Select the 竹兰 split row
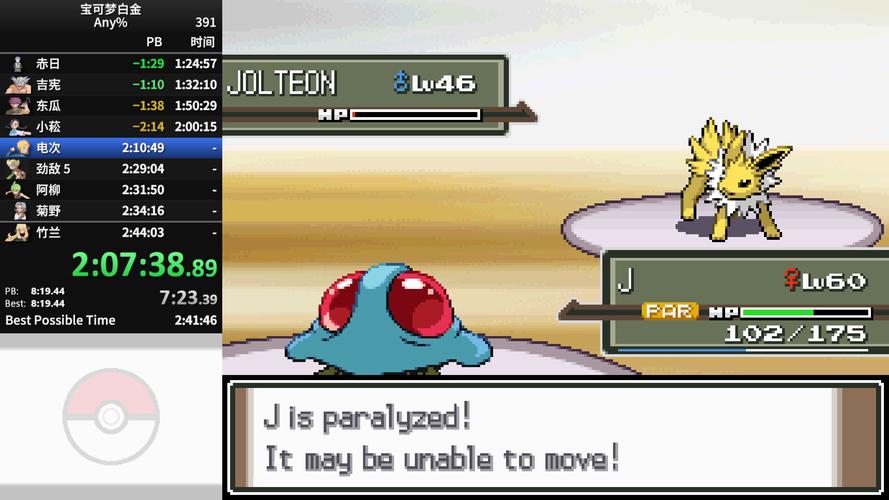 point(110,232)
